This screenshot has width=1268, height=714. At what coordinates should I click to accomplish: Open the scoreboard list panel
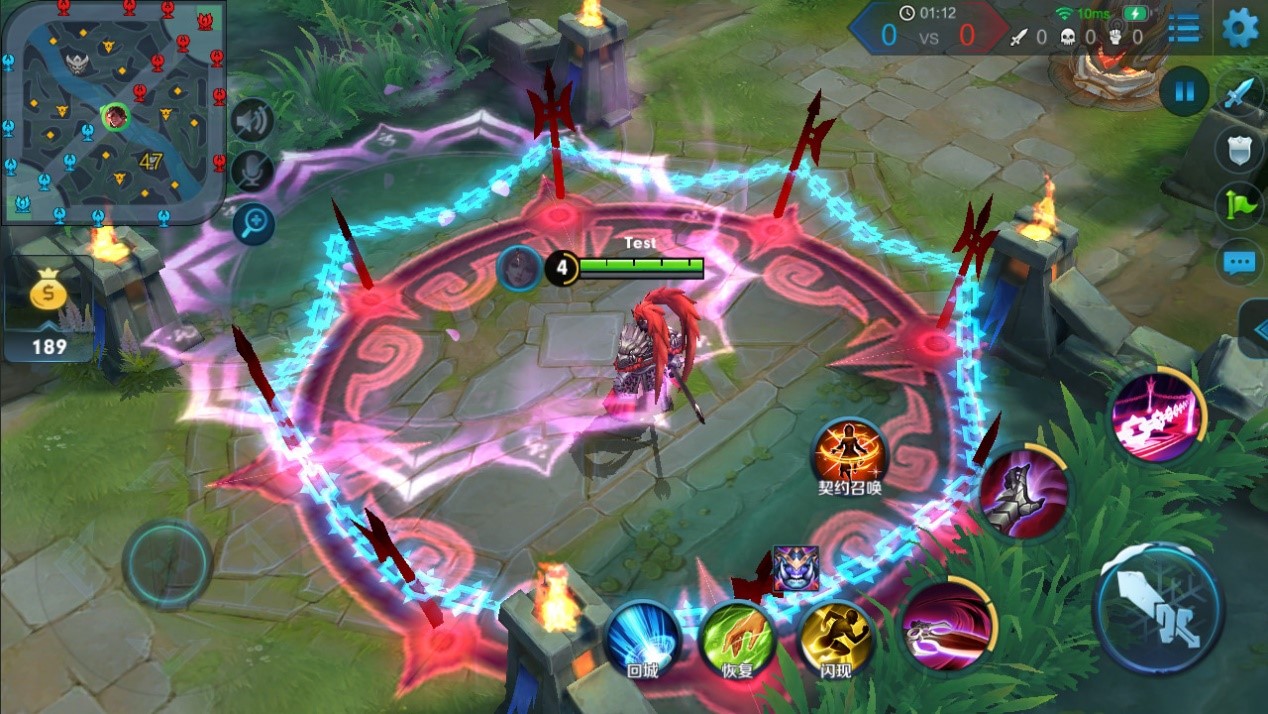pyautogui.click(x=1184, y=28)
